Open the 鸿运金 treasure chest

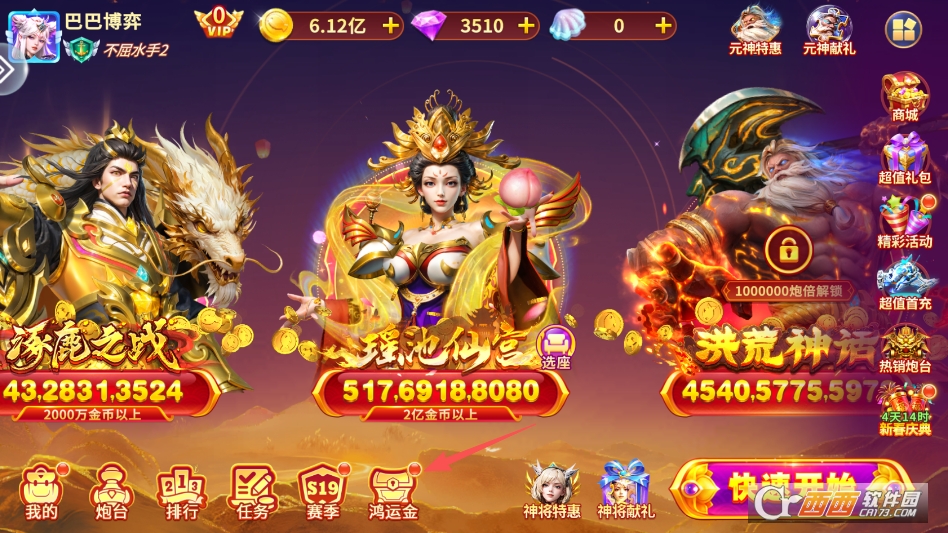(393, 490)
